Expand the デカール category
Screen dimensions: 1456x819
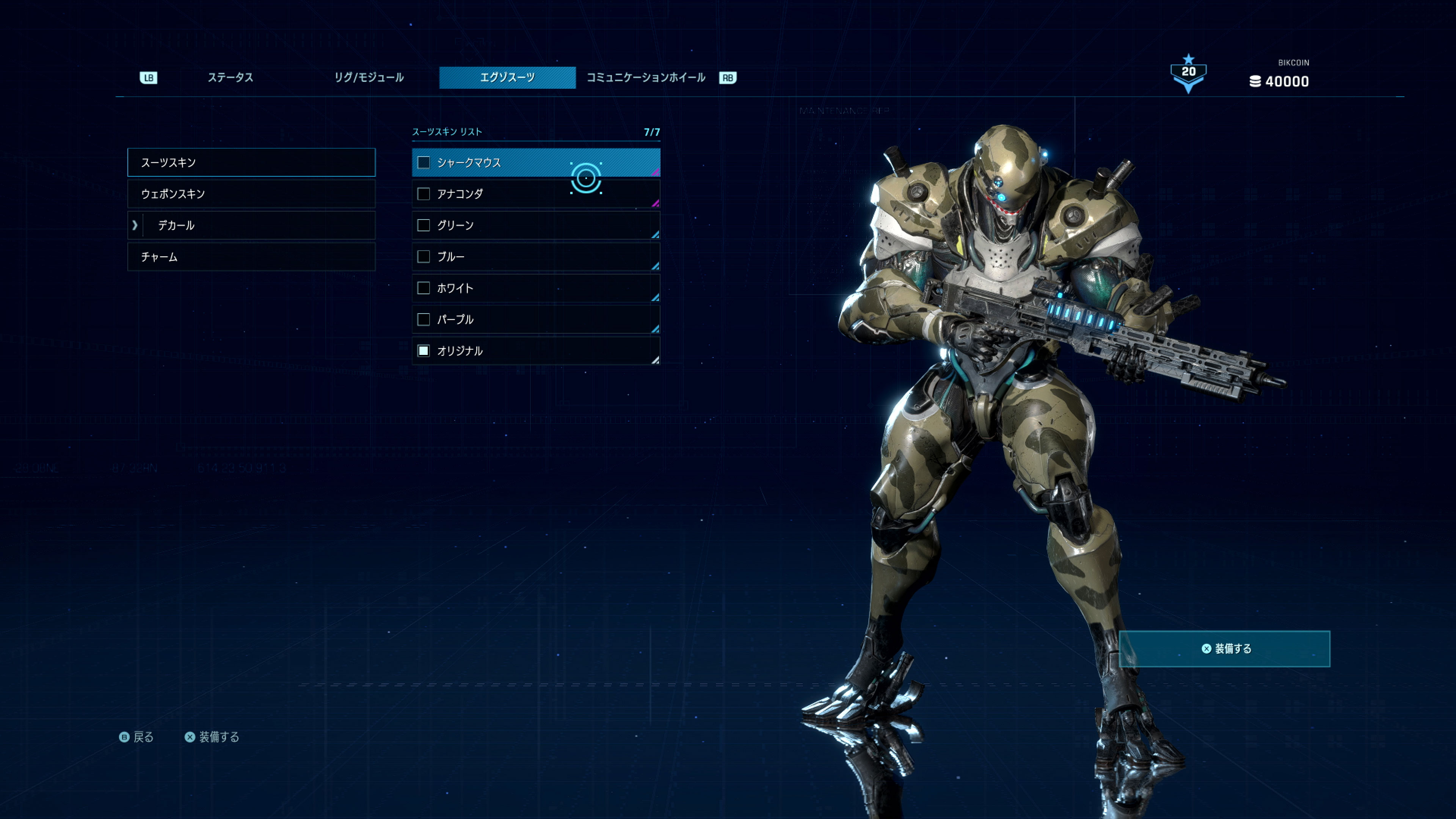pyautogui.click(x=251, y=226)
